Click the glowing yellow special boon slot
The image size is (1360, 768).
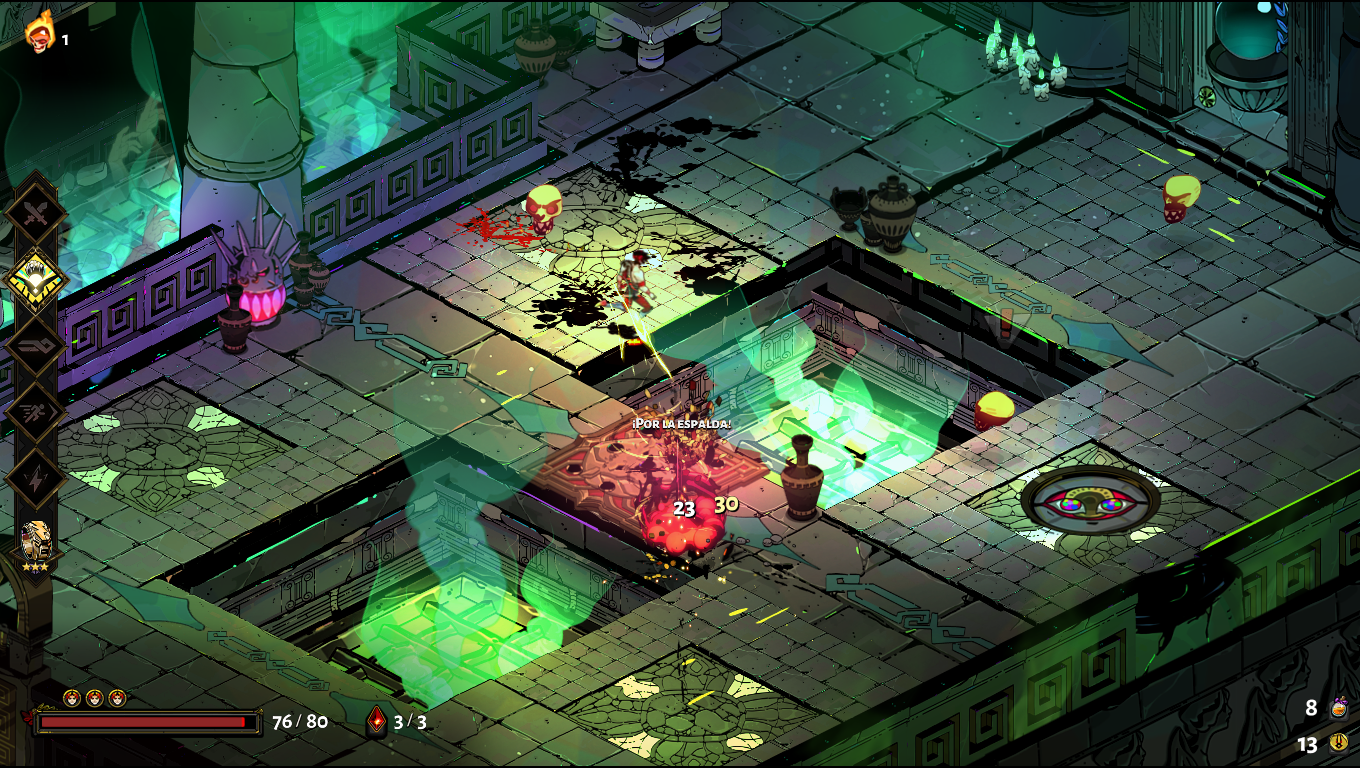point(36,278)
